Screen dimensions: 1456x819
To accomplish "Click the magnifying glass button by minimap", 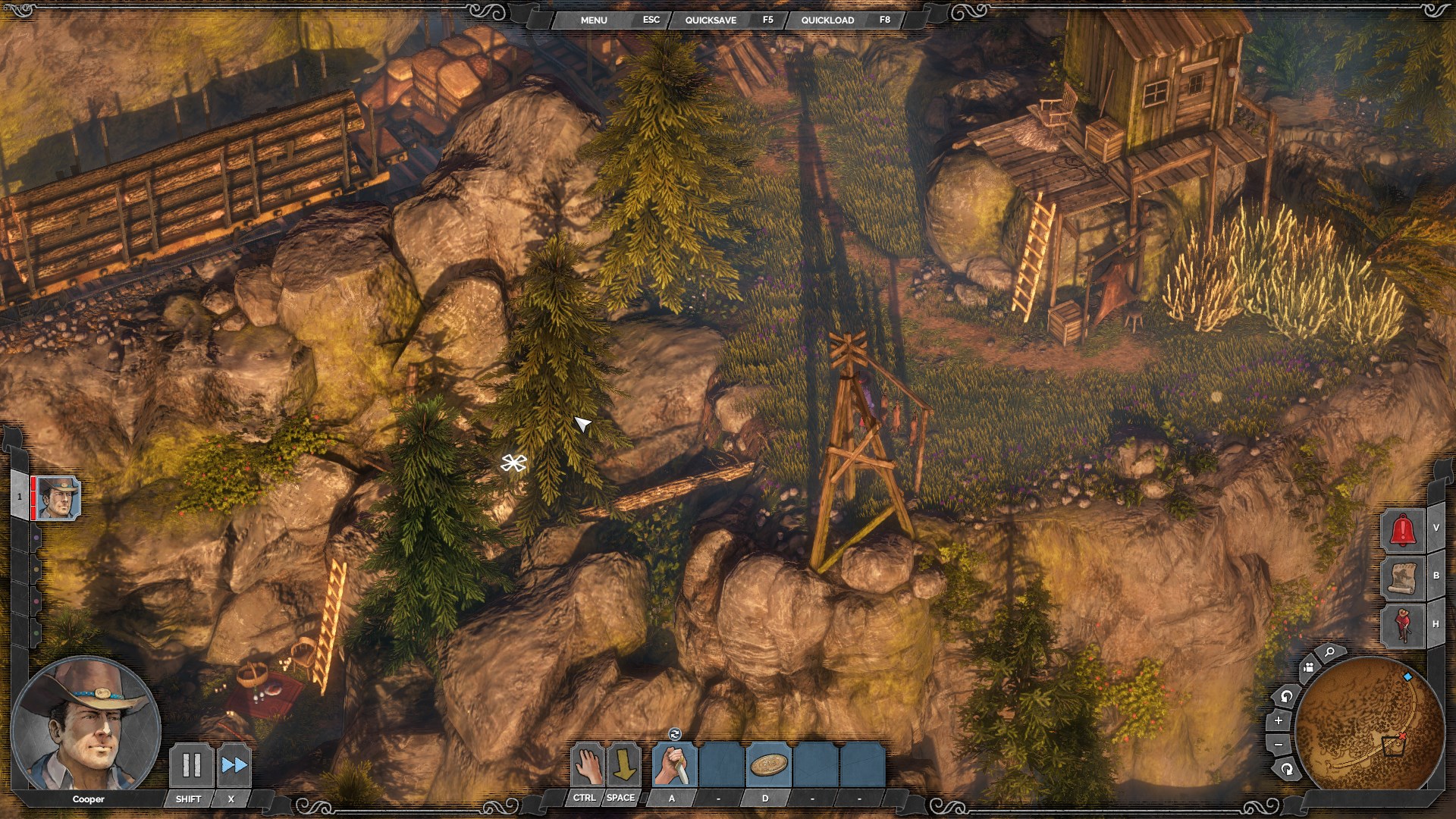I will (1329, 653).
